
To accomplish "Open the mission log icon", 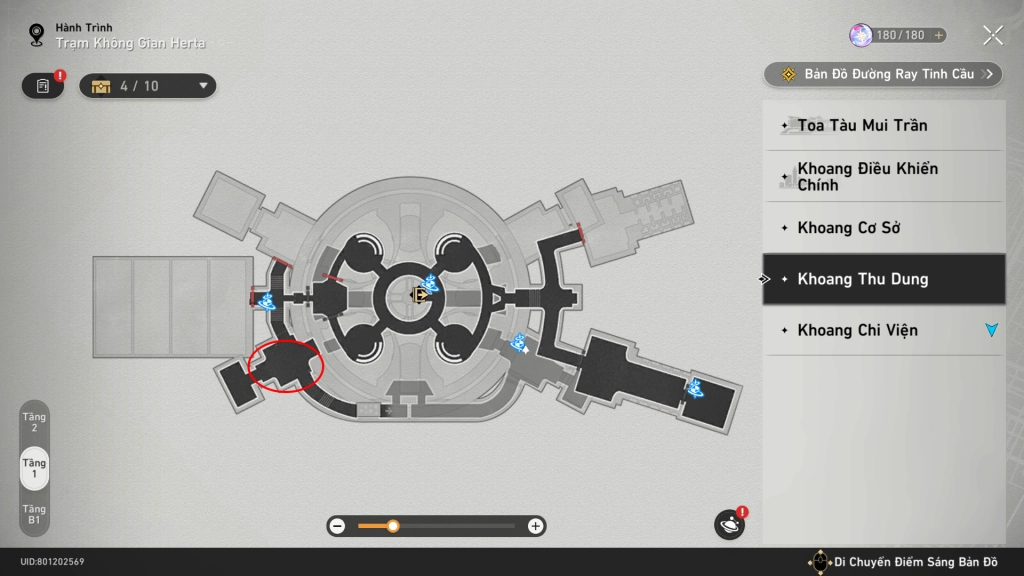I will pos(43,86).
